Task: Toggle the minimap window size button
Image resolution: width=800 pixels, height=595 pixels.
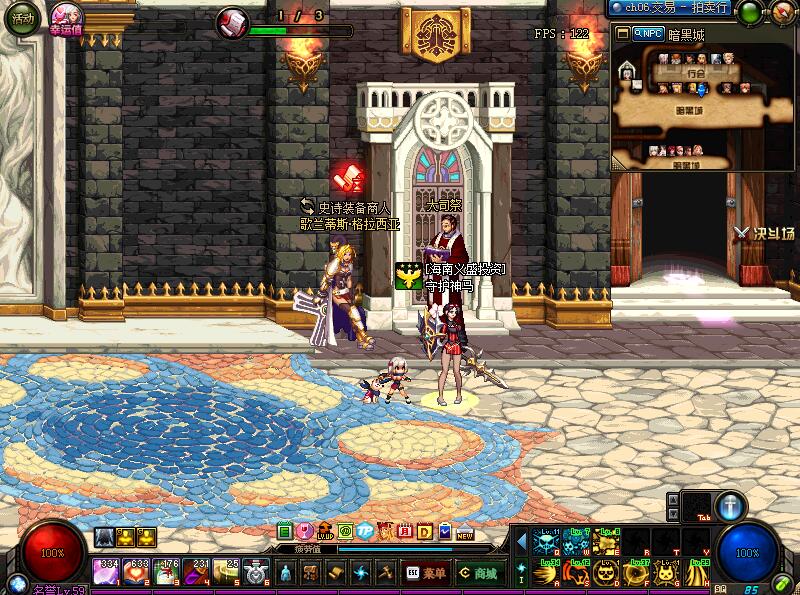Action: pos(623,33)
